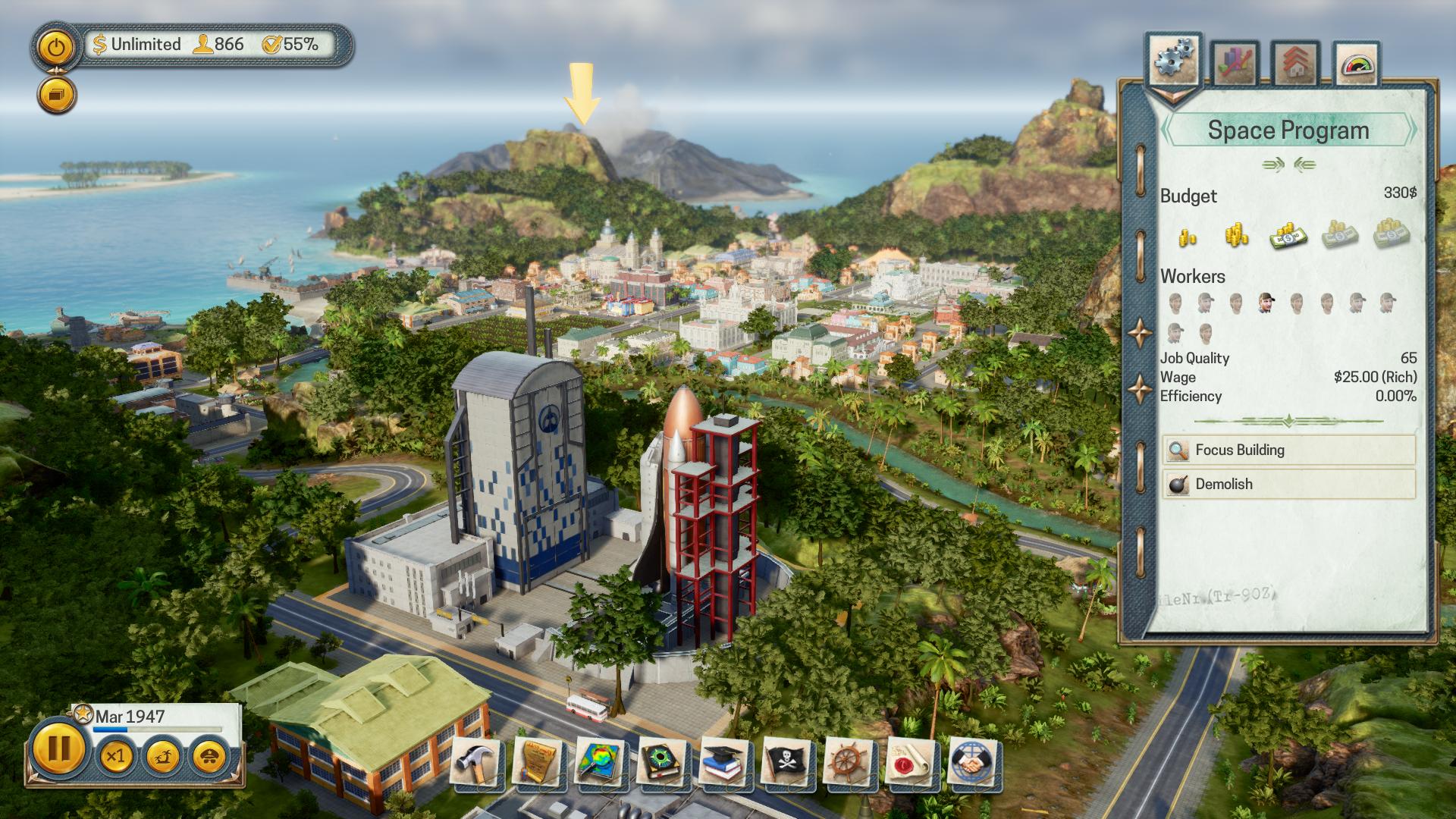Open the almanac book icon
The width and height of the screenshot is (1456, 819).
point(663,762)
